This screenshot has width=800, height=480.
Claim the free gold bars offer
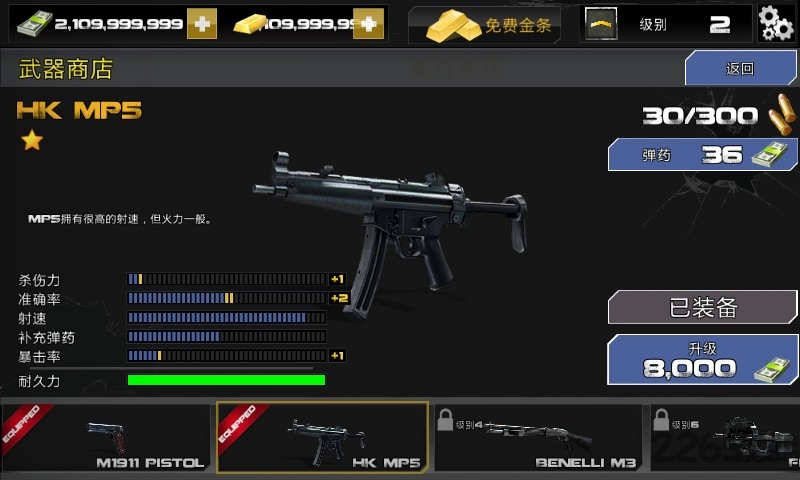pyautogui.click(x=489, y=25)
